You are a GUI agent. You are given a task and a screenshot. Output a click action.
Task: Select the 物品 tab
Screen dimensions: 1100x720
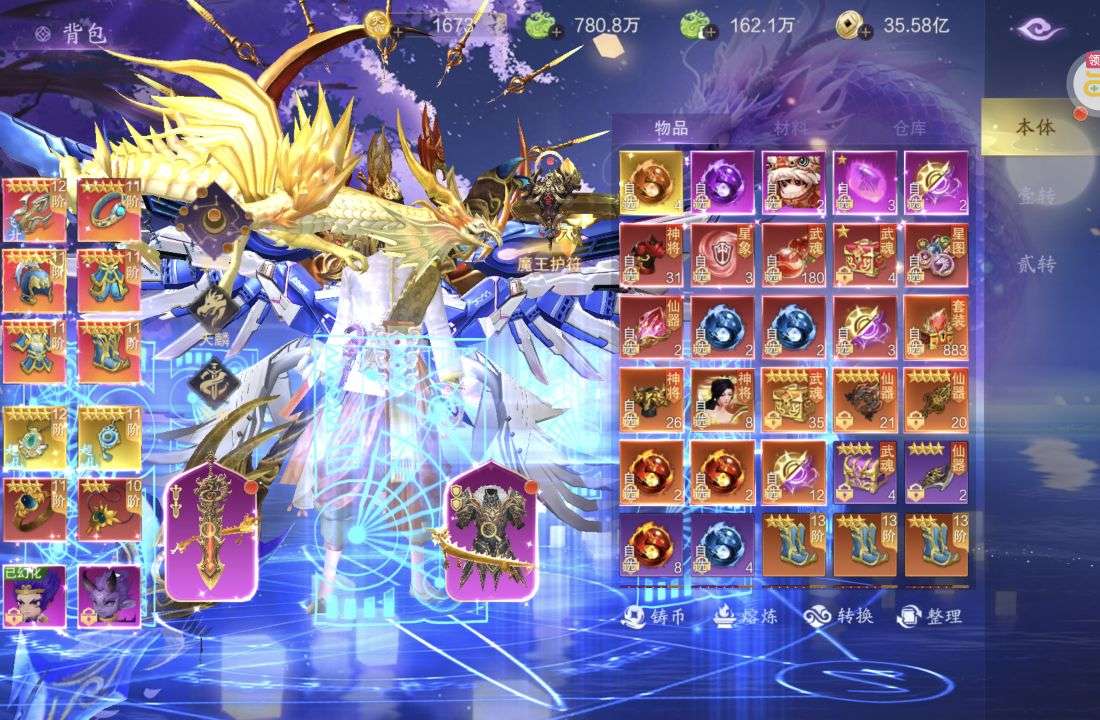[x=671, y=128]
